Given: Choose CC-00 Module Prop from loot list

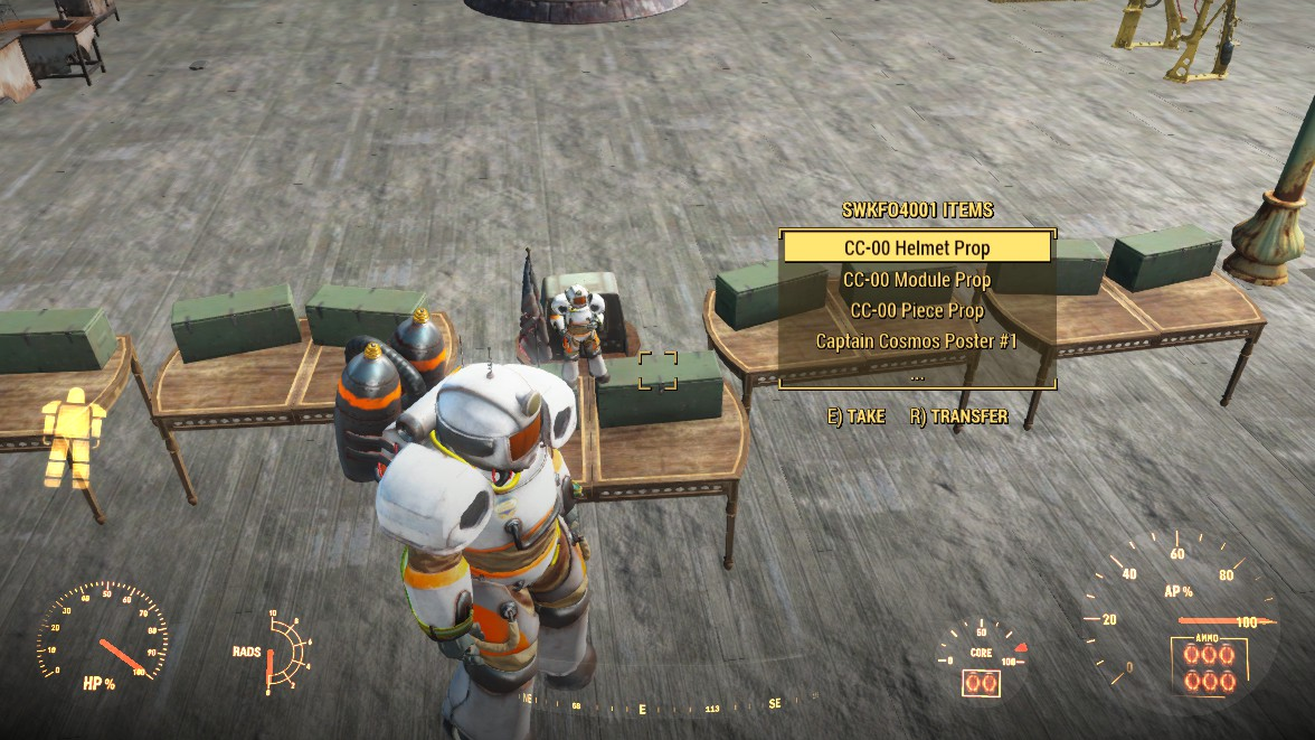Looking at the screenshot, I should 917,280.
